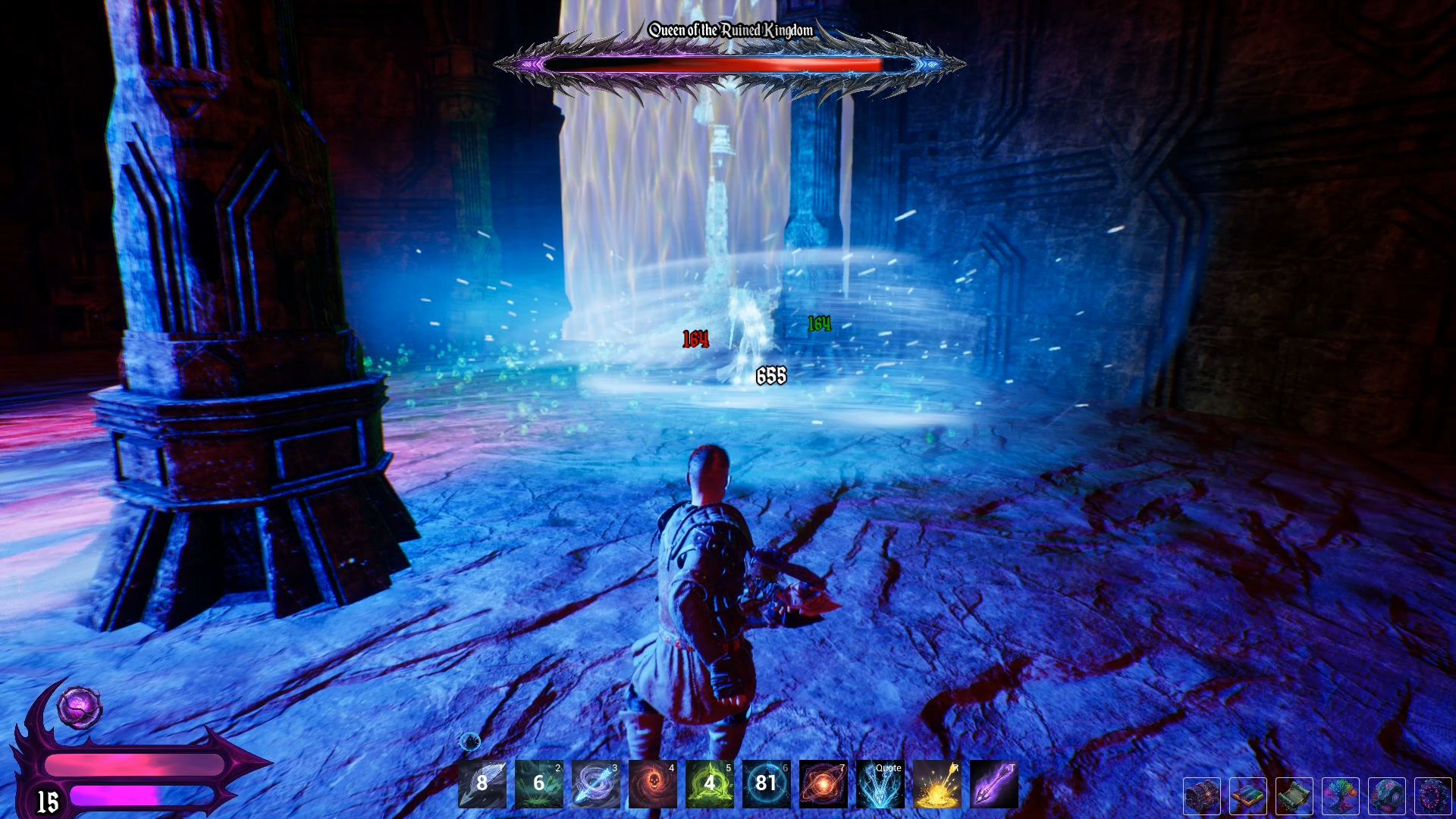Activate the orange orbiting orb skill
Screen dimensions: 1456x819
824,783
